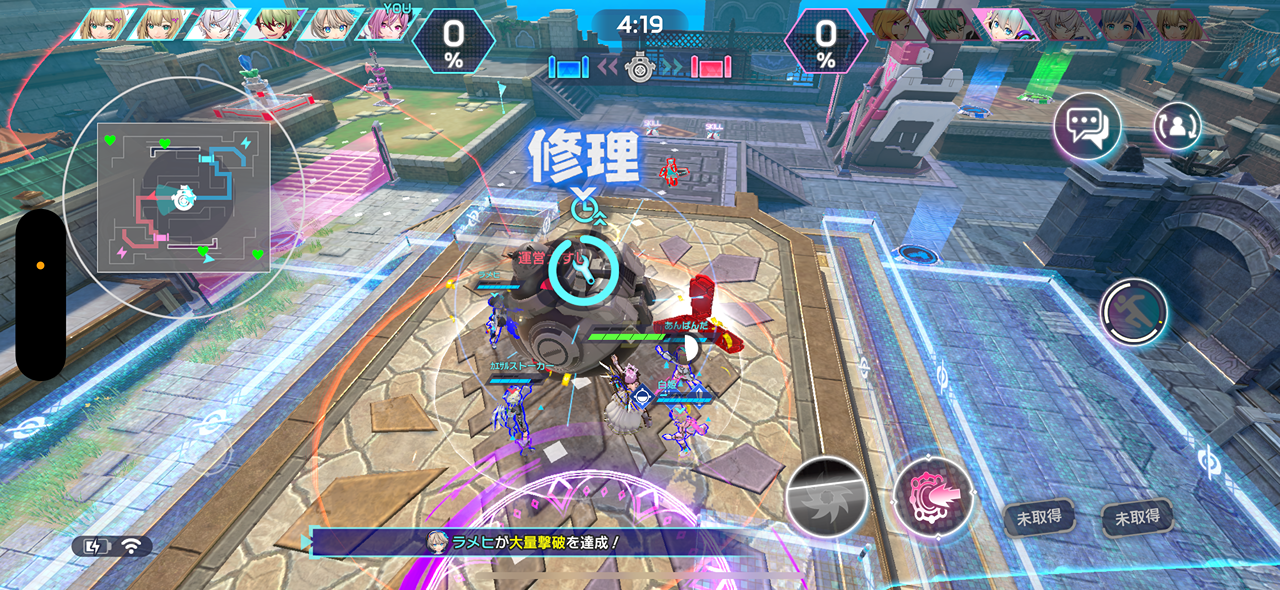Tap the target switch button with person icon
This screenshot has height=590, width=1280.
[1178, 126]
